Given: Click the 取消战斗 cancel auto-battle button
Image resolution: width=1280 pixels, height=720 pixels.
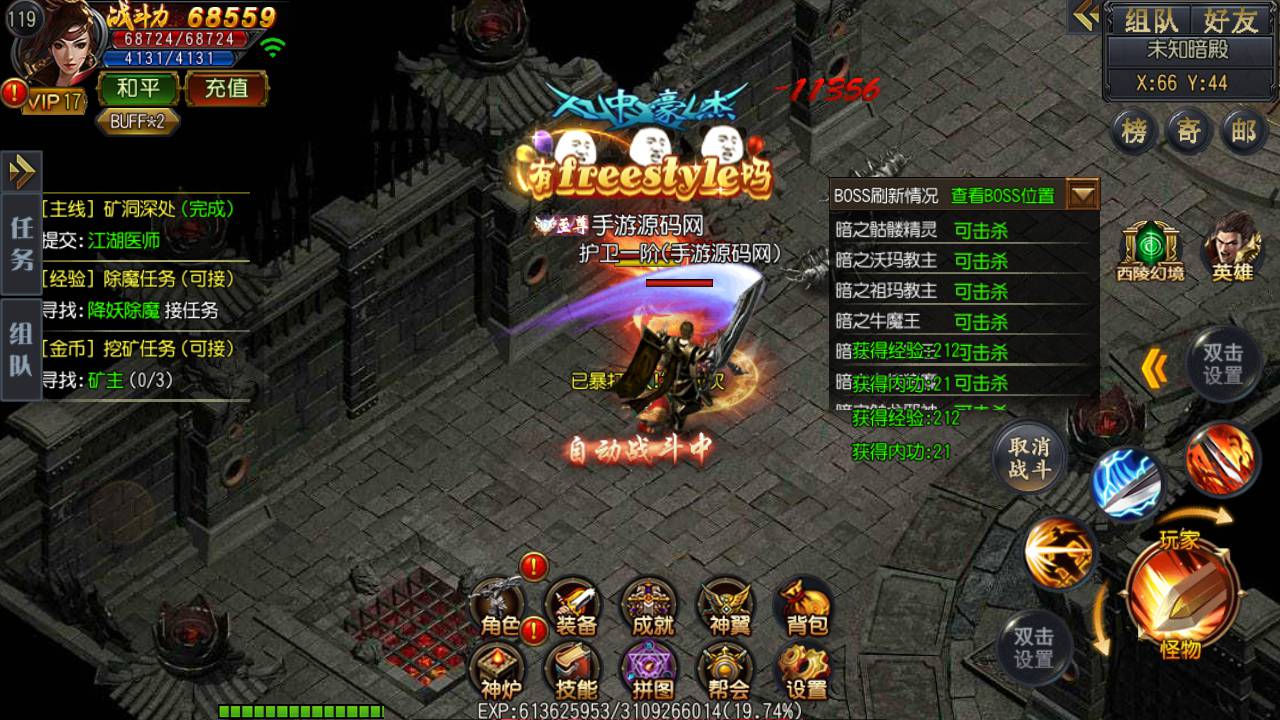Looking at the screenshot, I should pos(1029,460).
